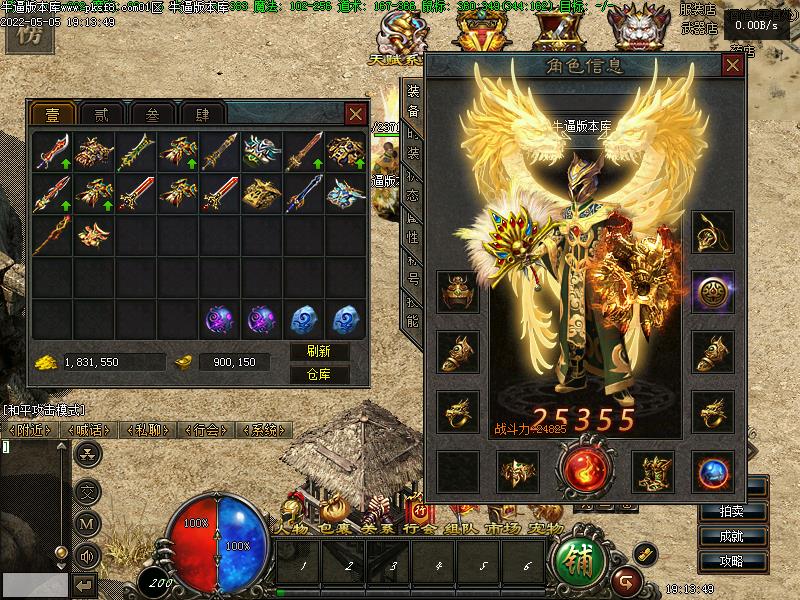Close the 角色信息 character info window
Screen dimensions: 800x600
tap(733, 66)
